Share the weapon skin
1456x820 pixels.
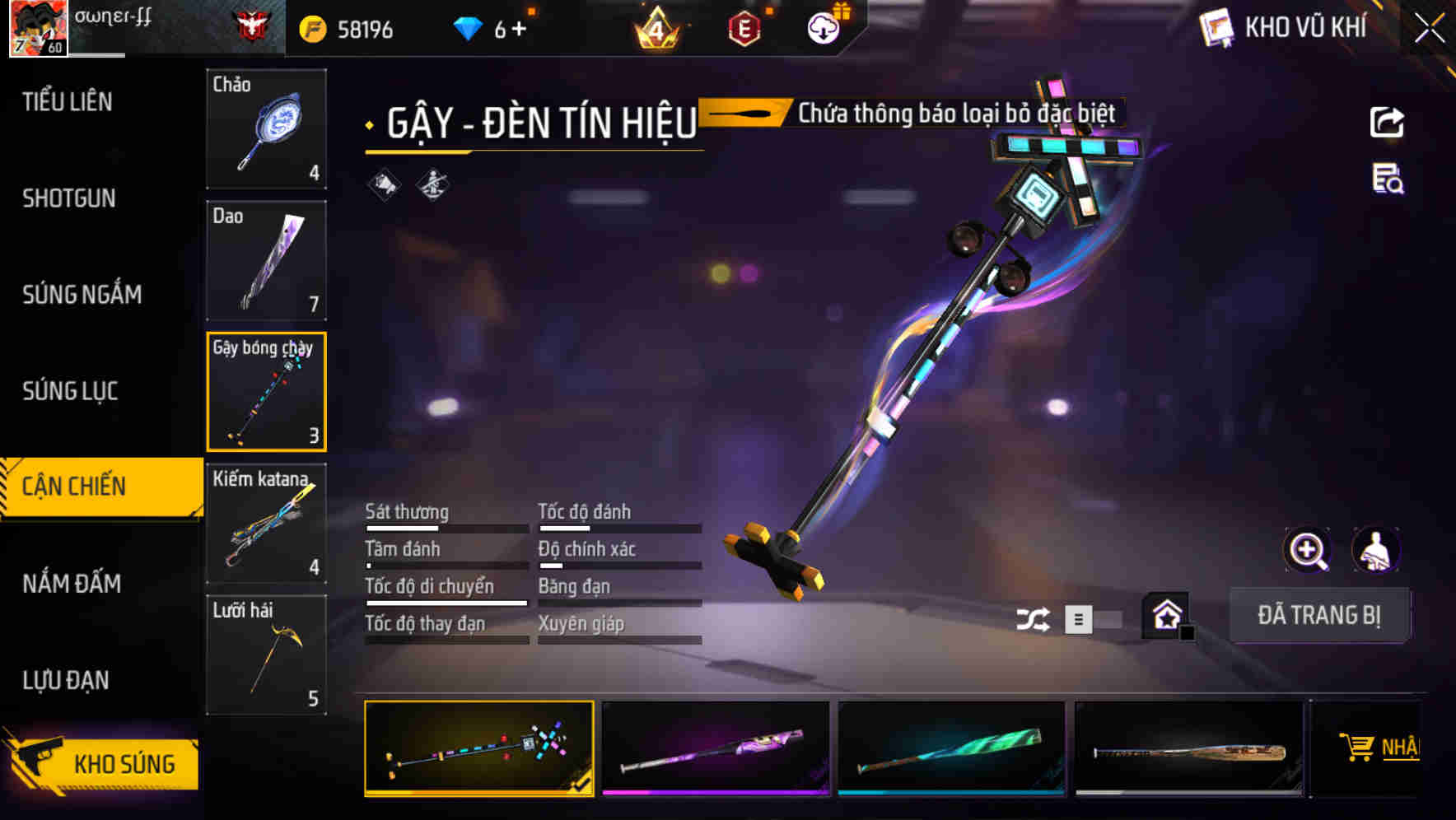pos(1387,123)
